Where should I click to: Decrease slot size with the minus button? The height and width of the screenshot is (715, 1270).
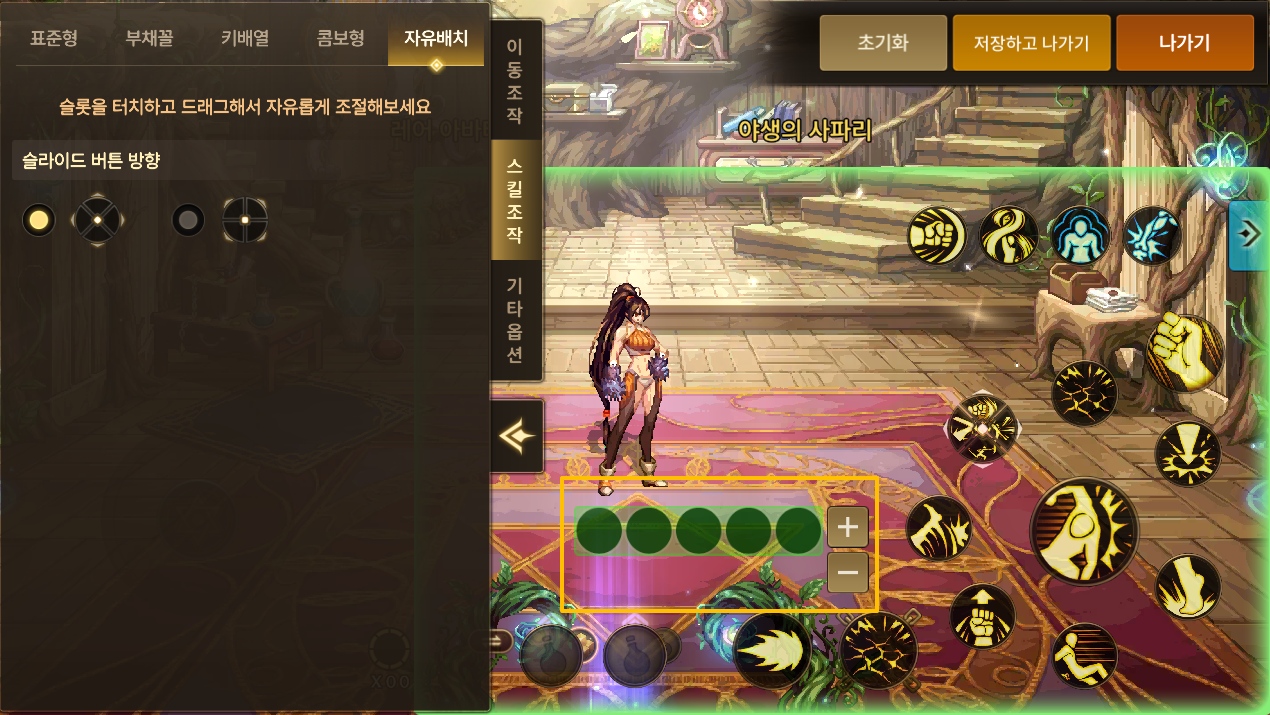point(848,573)
